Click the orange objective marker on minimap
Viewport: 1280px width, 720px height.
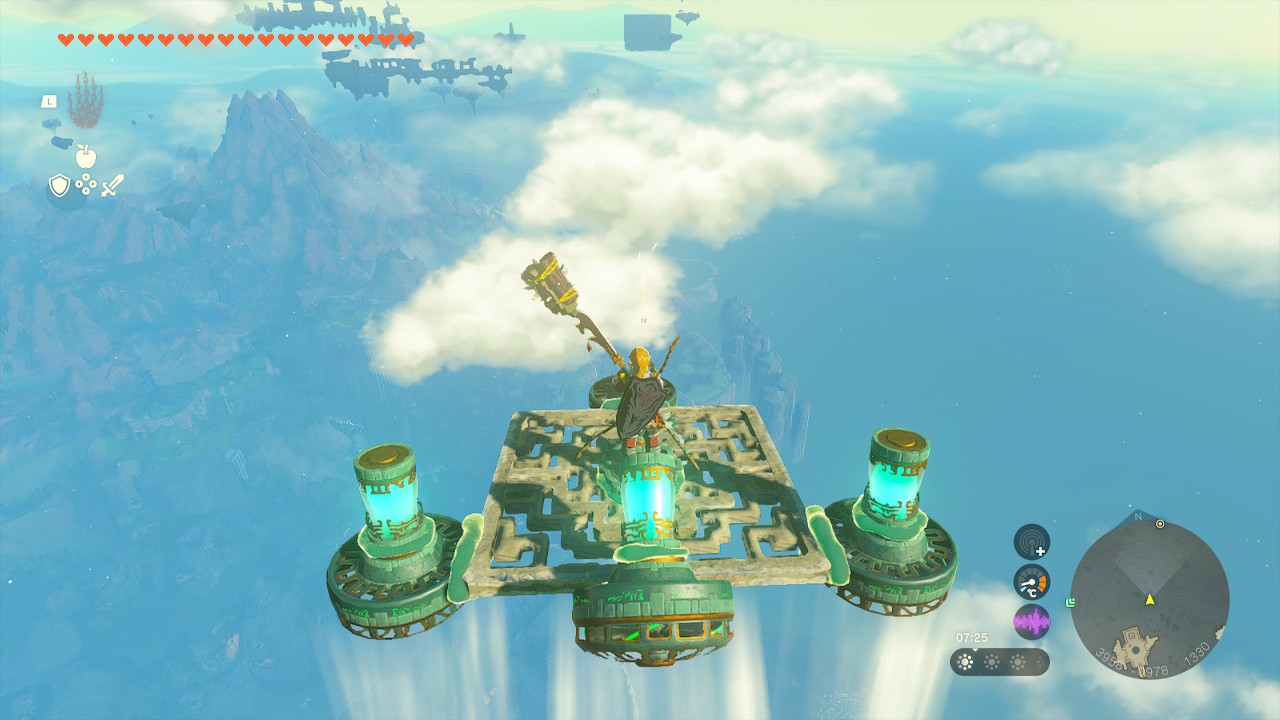[1160, 524]
